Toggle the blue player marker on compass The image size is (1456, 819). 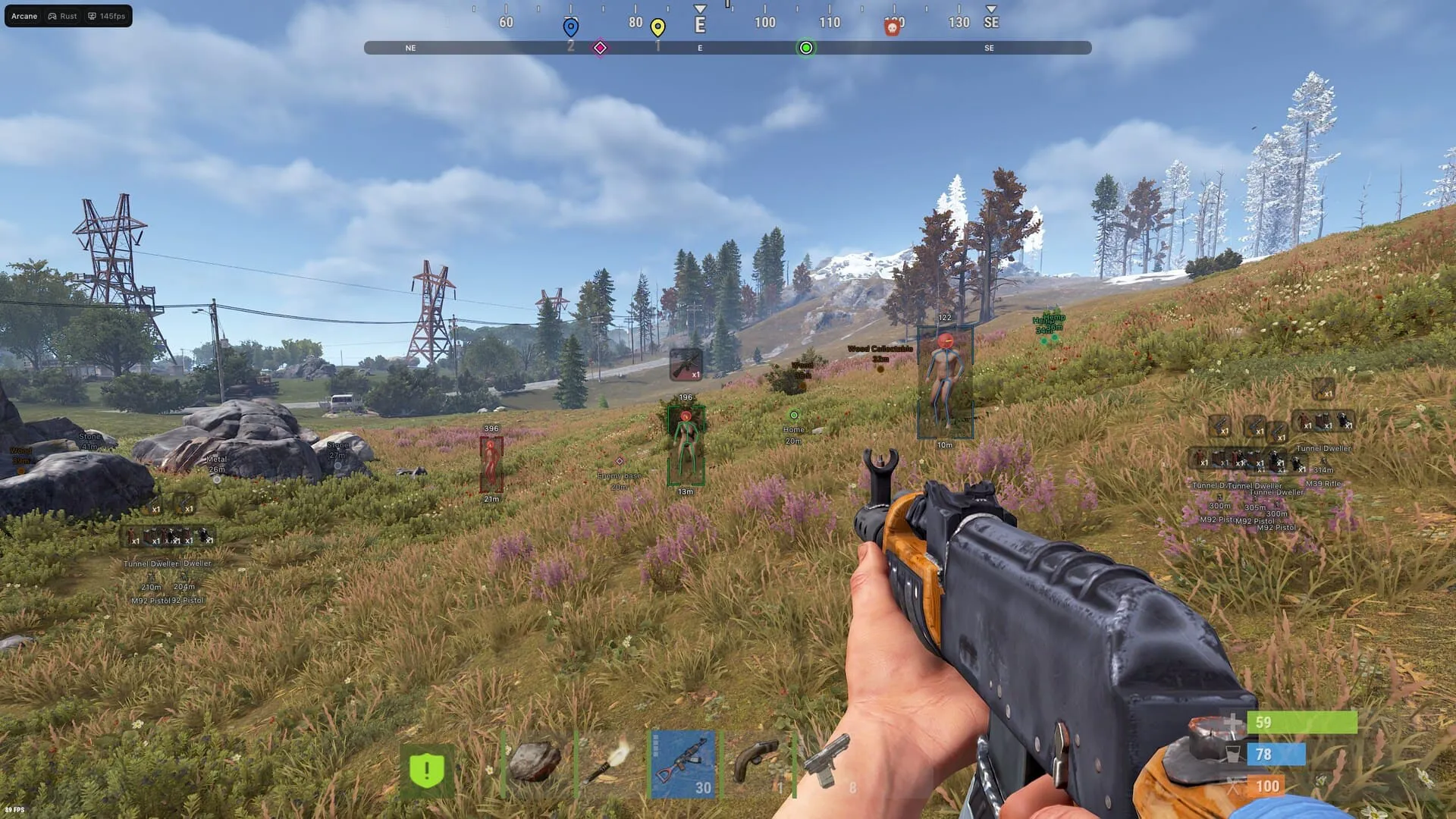click(x=570, y=24)
